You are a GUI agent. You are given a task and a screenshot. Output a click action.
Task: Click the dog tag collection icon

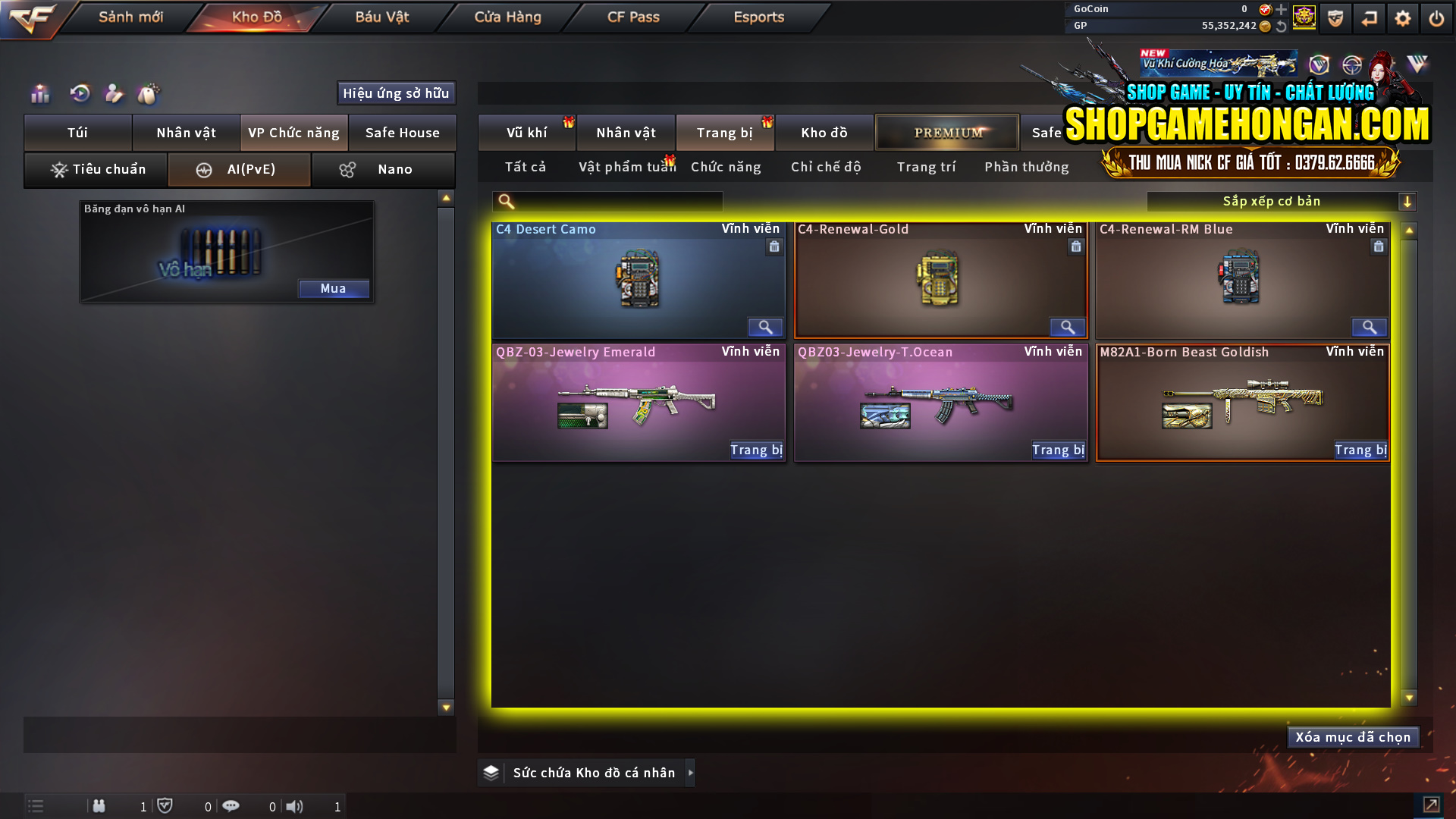coord(149,93)
